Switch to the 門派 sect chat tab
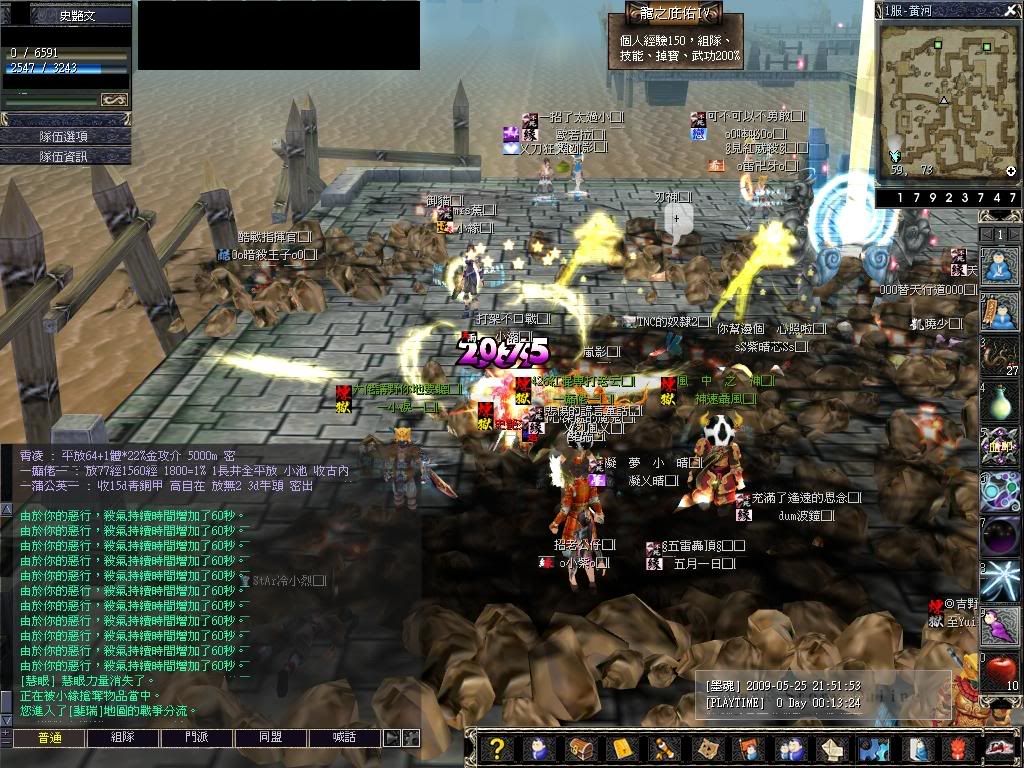Image resolution: width=1024 pixels, height=768 pixels. [197, 738]
